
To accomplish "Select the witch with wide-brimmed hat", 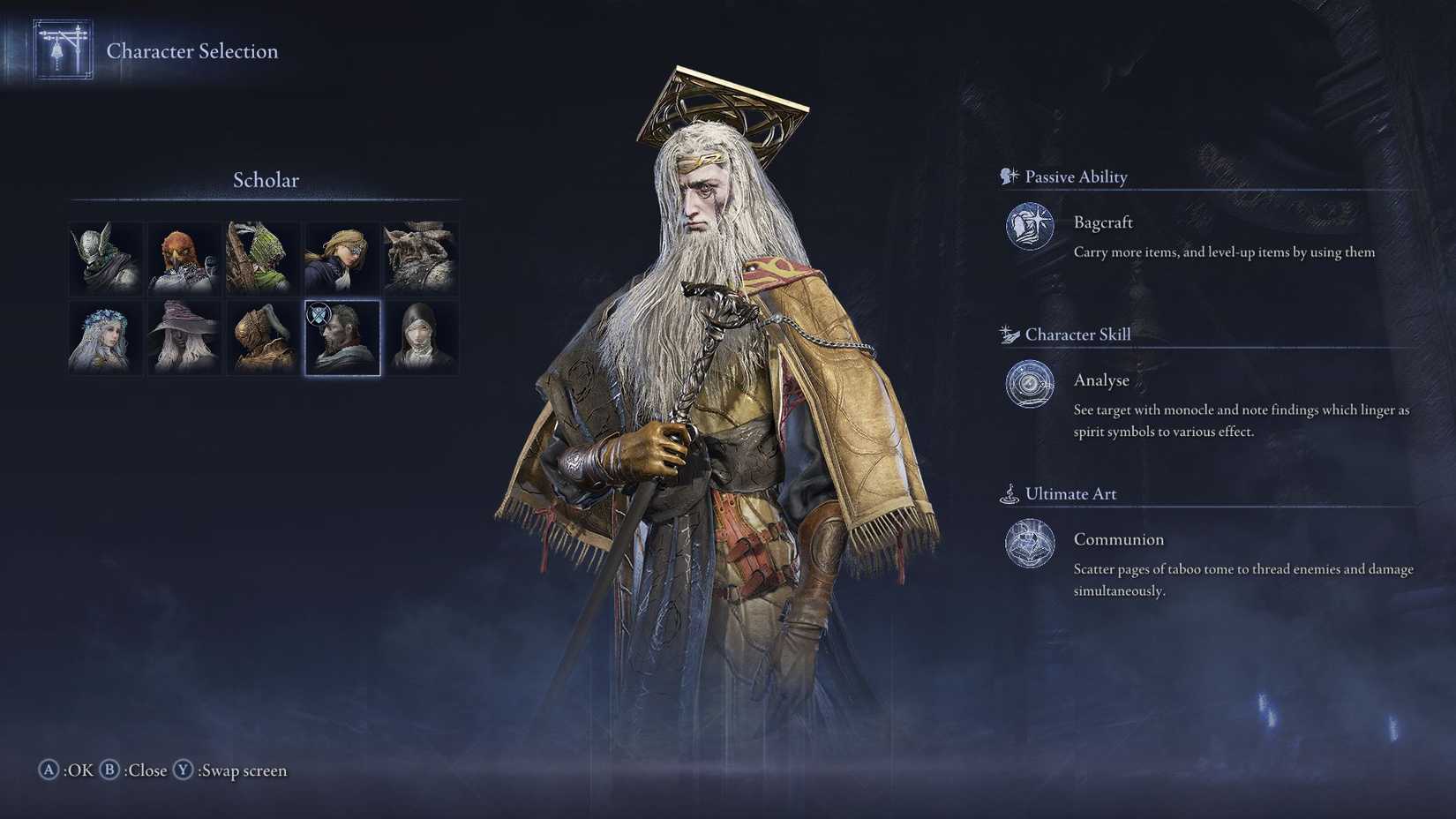I will click(184, 337).
